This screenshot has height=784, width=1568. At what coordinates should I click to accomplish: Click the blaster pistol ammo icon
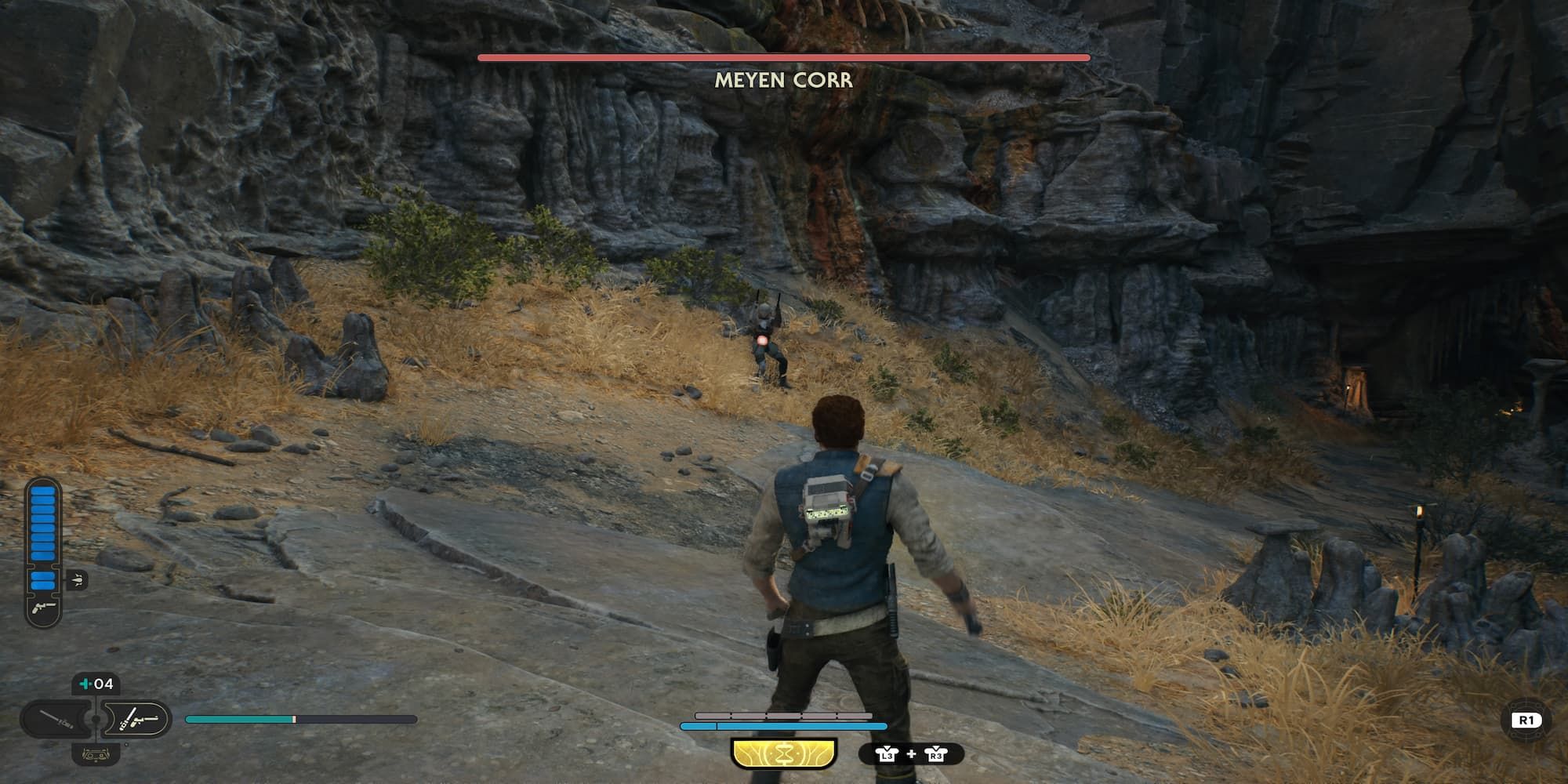(x=43, y=608)
